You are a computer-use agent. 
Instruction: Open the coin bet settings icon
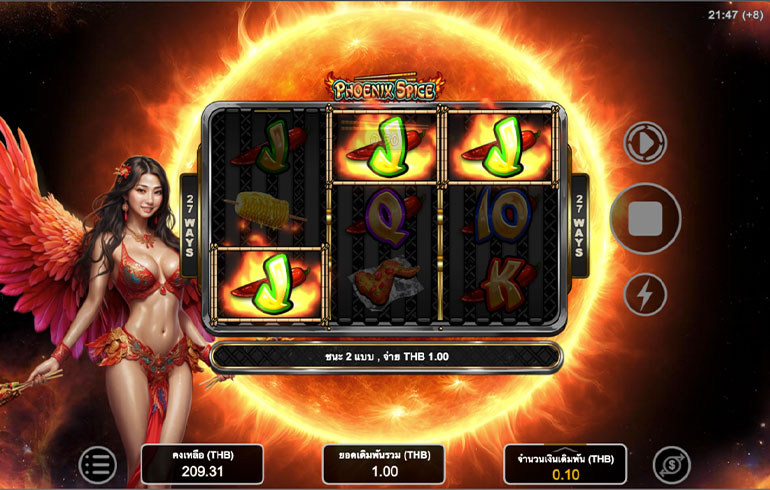(x=671, y=465)
